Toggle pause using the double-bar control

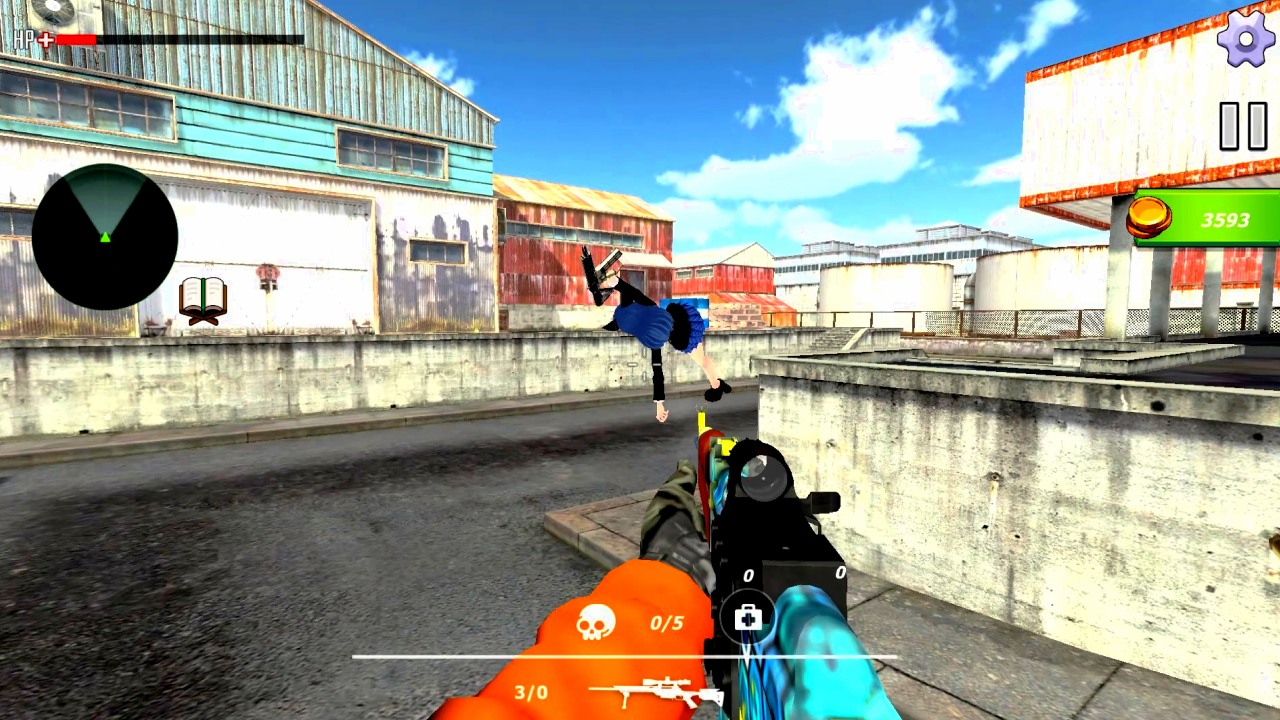1243,123
